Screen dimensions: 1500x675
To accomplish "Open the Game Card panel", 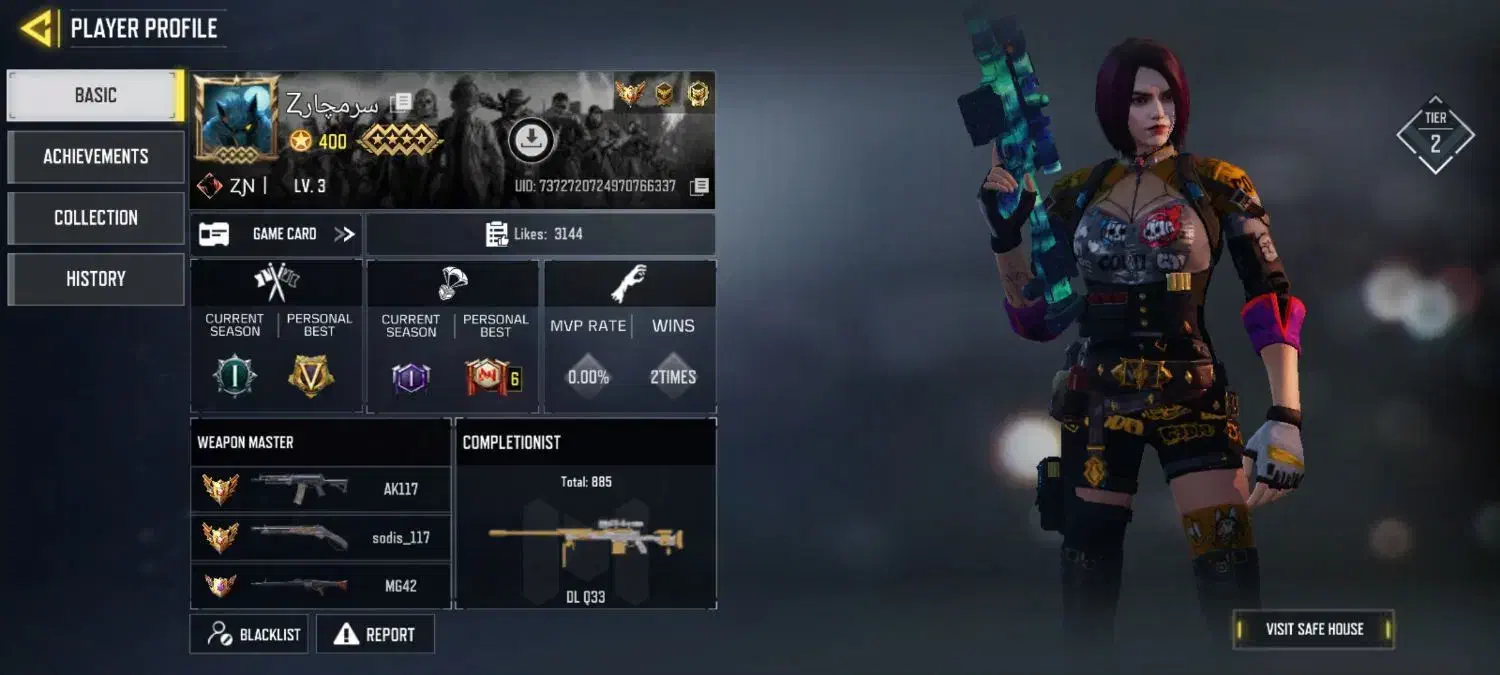I will [x=277, y=234].
